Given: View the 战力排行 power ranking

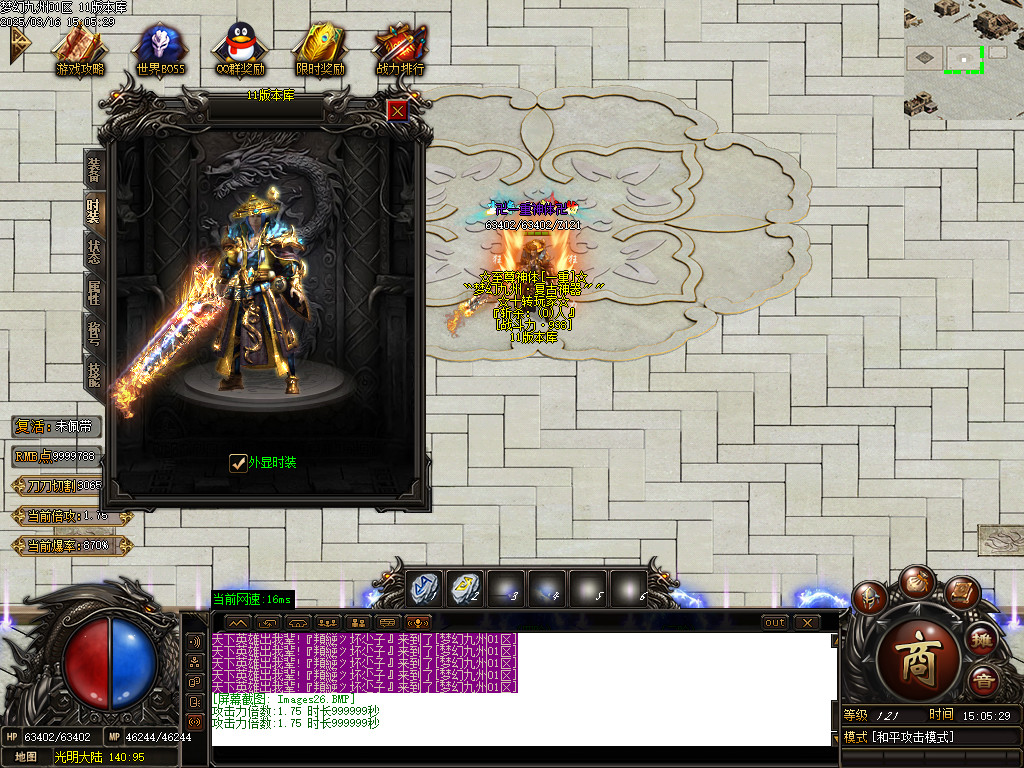Looking at the screenshot, I should tap(400, 47).
